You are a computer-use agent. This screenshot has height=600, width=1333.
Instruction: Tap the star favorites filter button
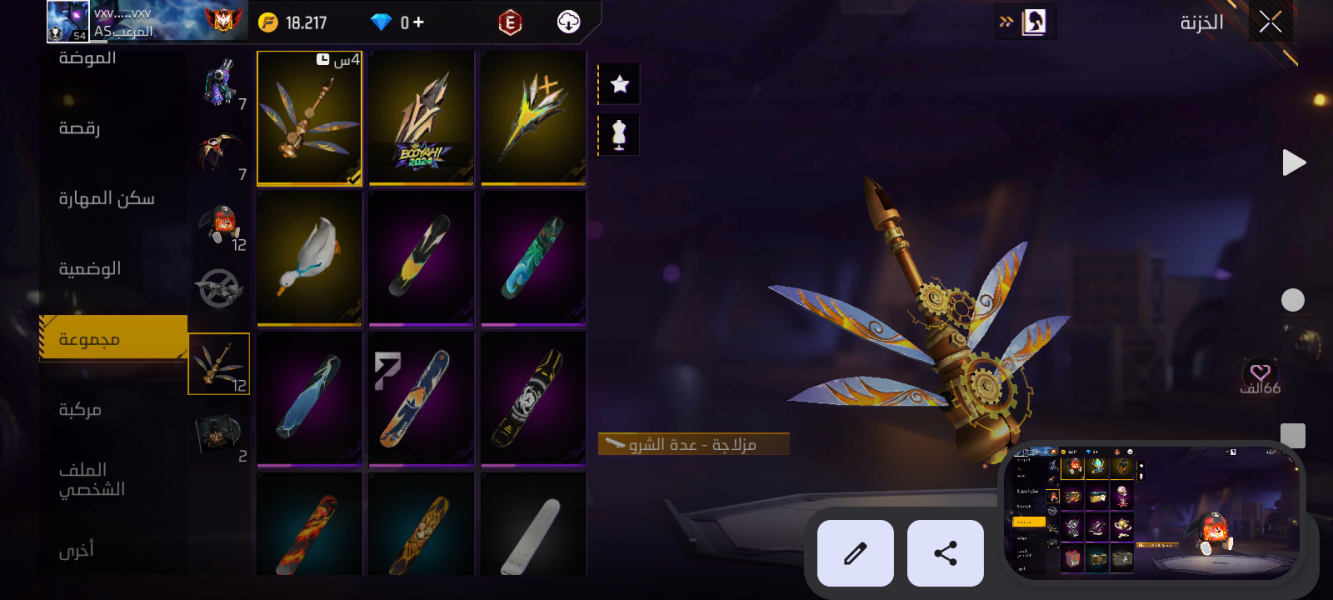619,84
